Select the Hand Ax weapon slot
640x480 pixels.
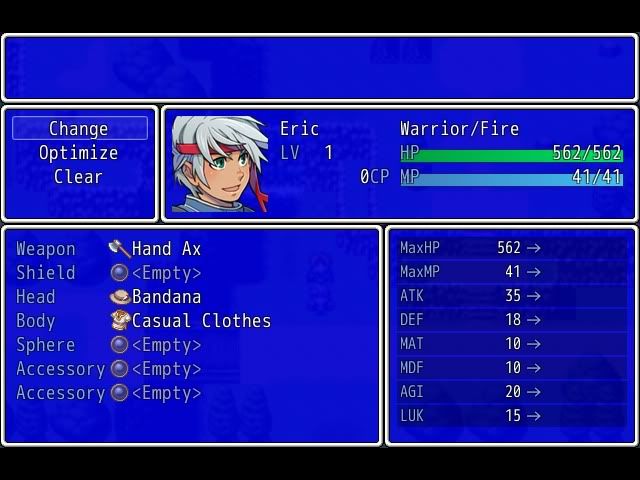tap(166, 249)
